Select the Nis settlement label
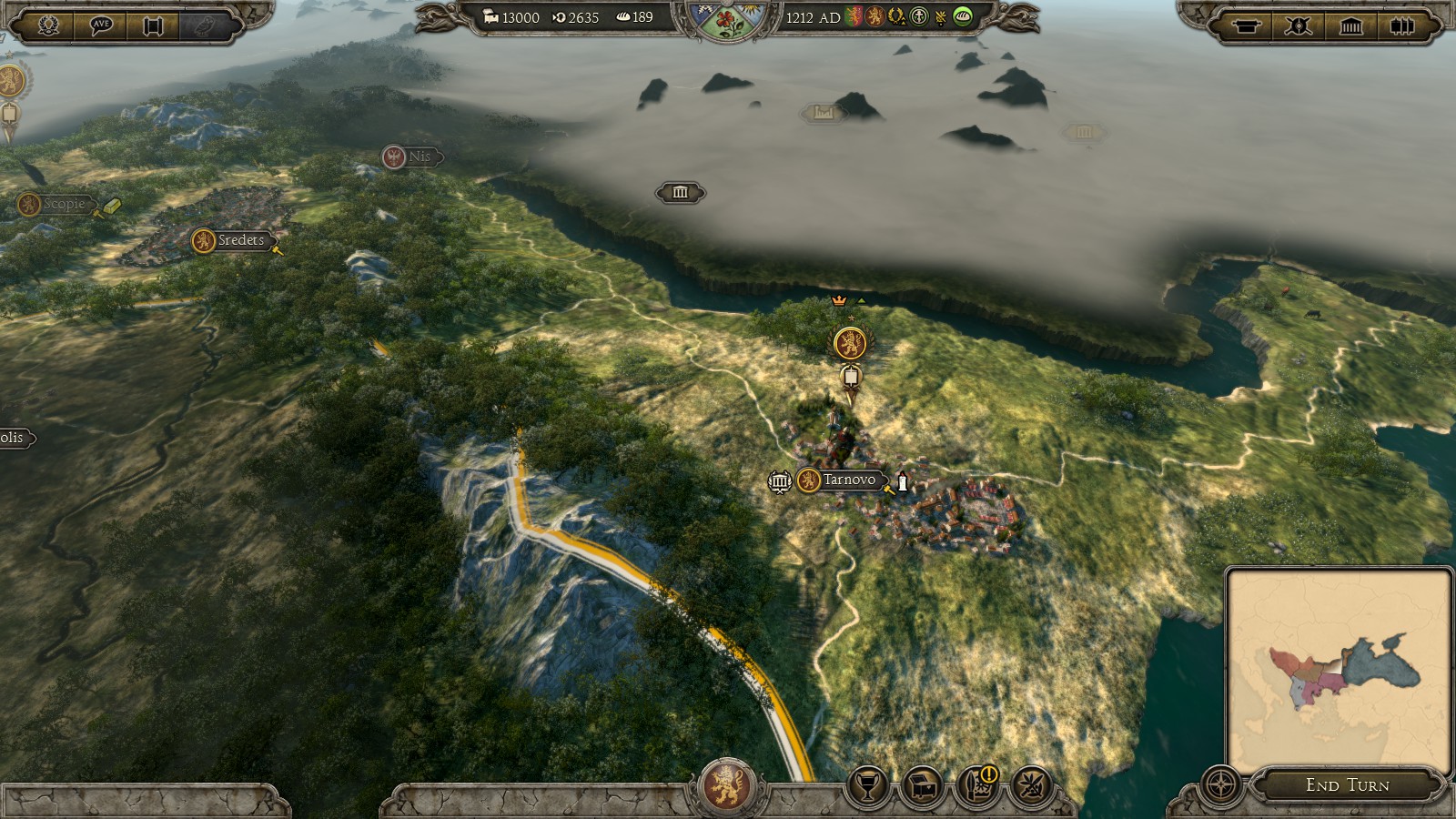The height and width of the screenshot is (819, 1456). coord(418,157)
